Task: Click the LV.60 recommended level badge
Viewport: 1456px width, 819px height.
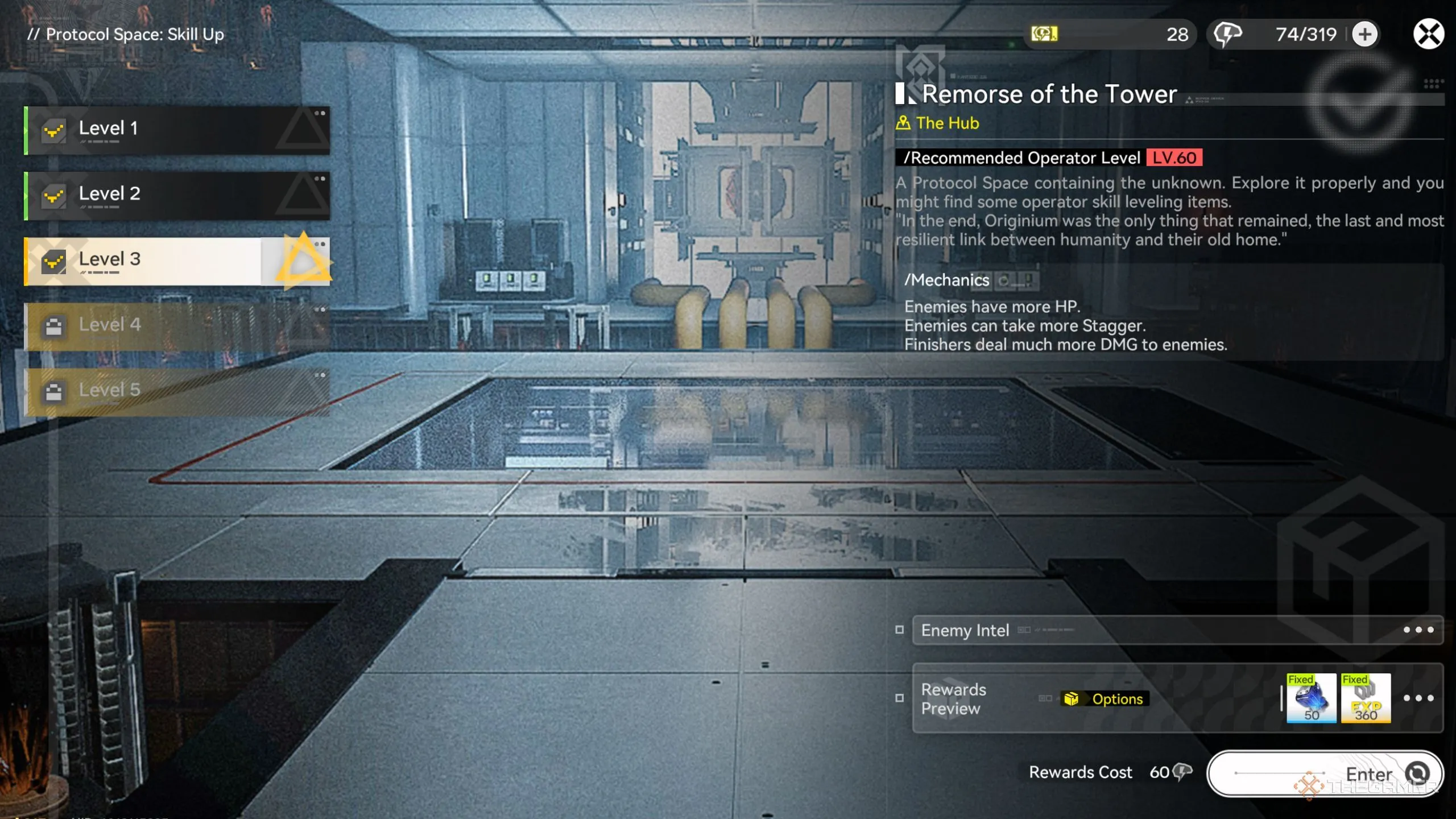Action: [1174, 158]
